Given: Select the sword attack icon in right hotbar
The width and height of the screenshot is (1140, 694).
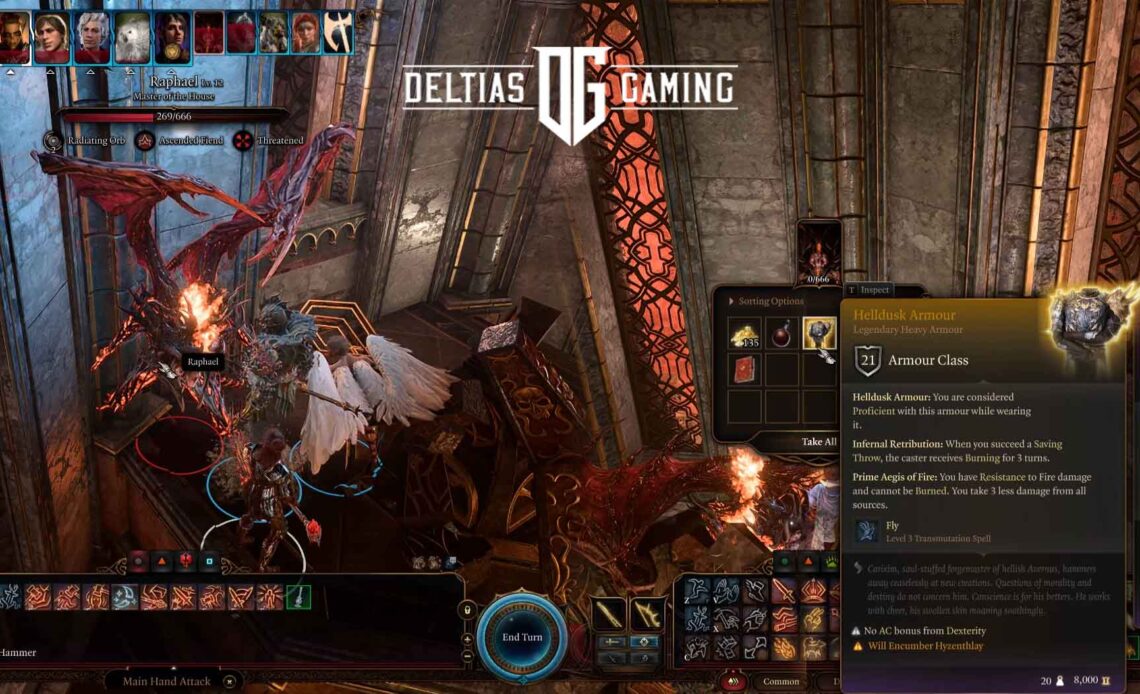Looking at the screenshot, I should [x=782, y=592].
